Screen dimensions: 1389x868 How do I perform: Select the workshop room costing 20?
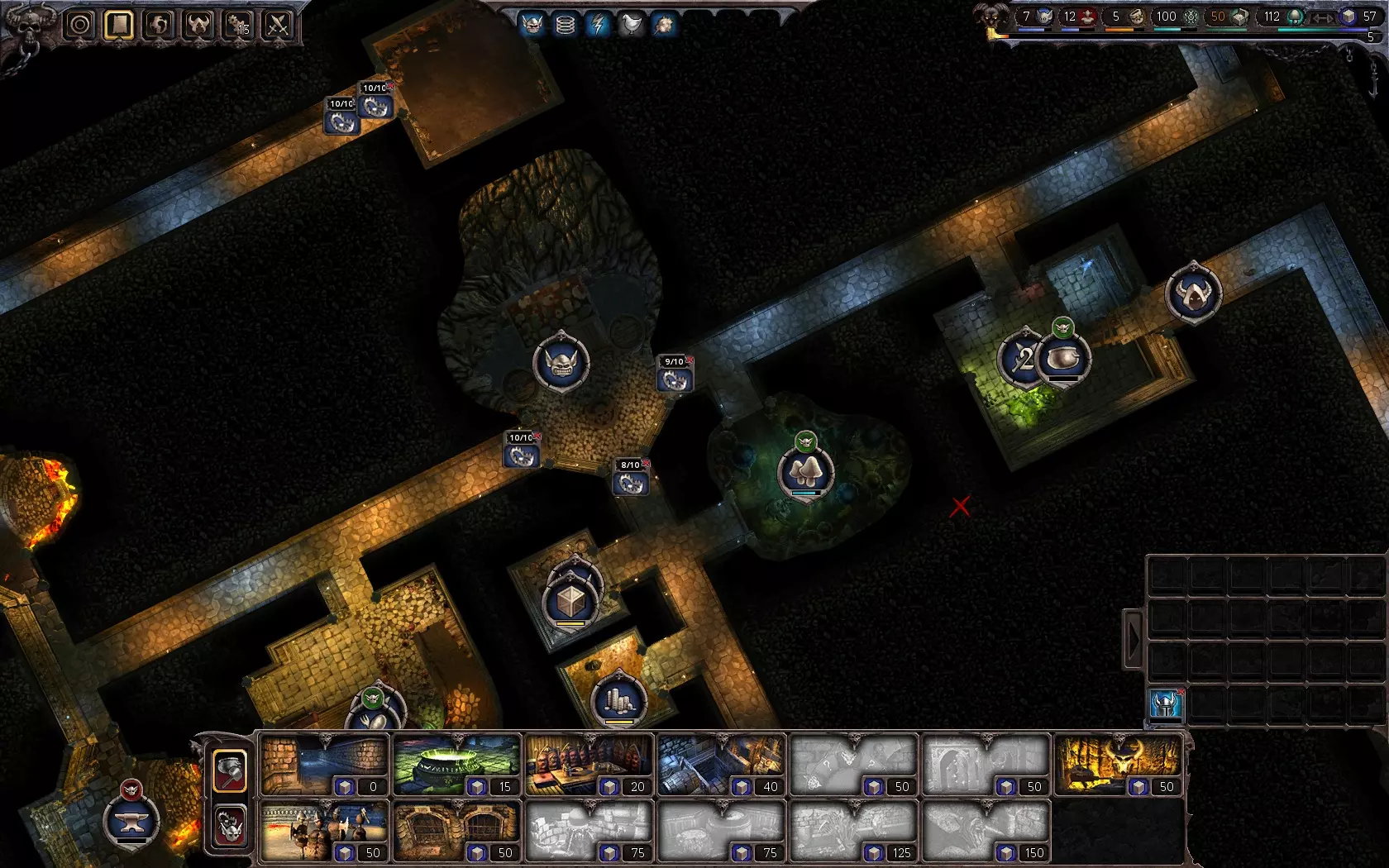click(589, 765)
